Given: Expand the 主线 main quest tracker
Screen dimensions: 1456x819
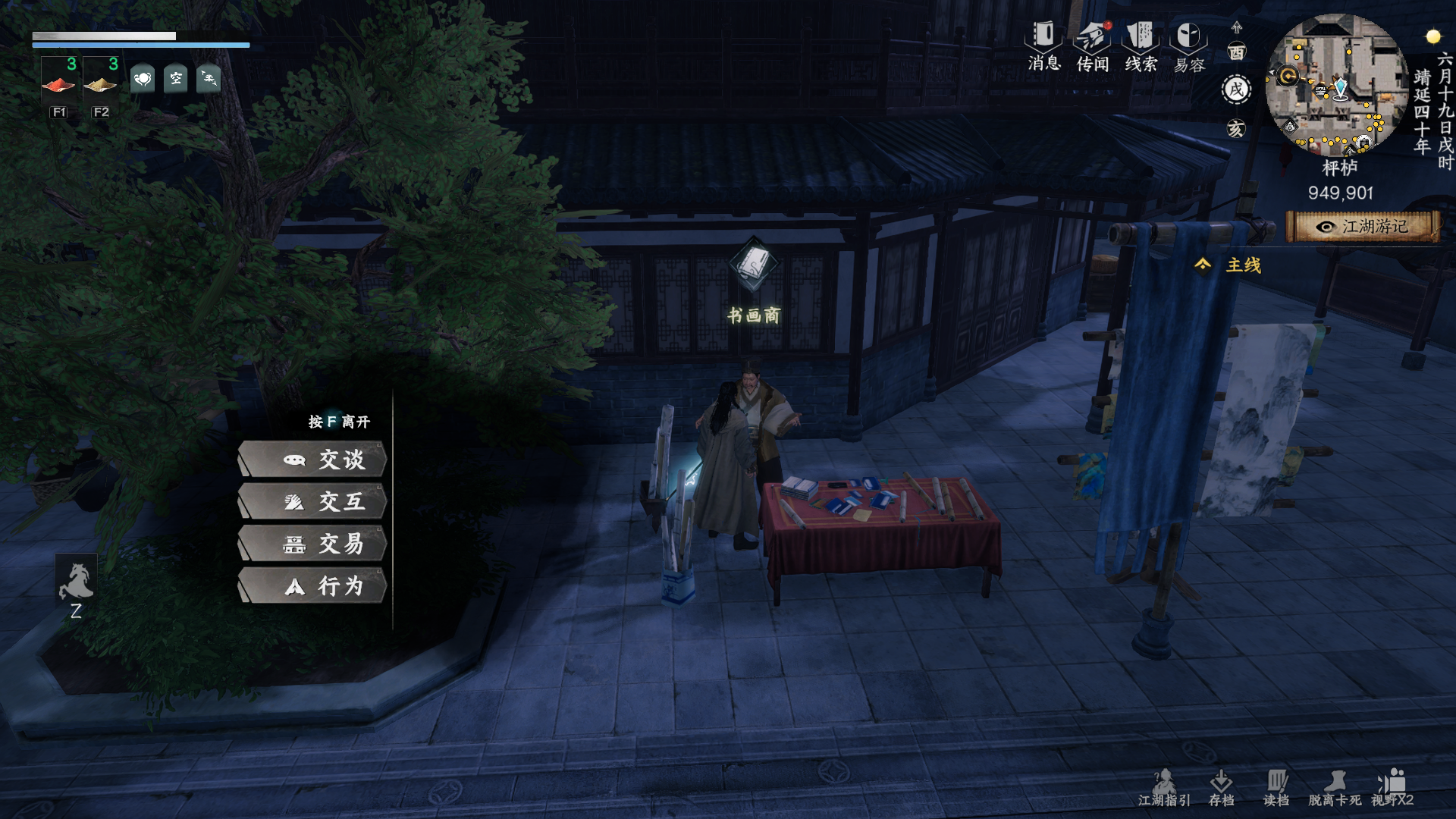Looking at the screenshot, I should point(1230,265).
